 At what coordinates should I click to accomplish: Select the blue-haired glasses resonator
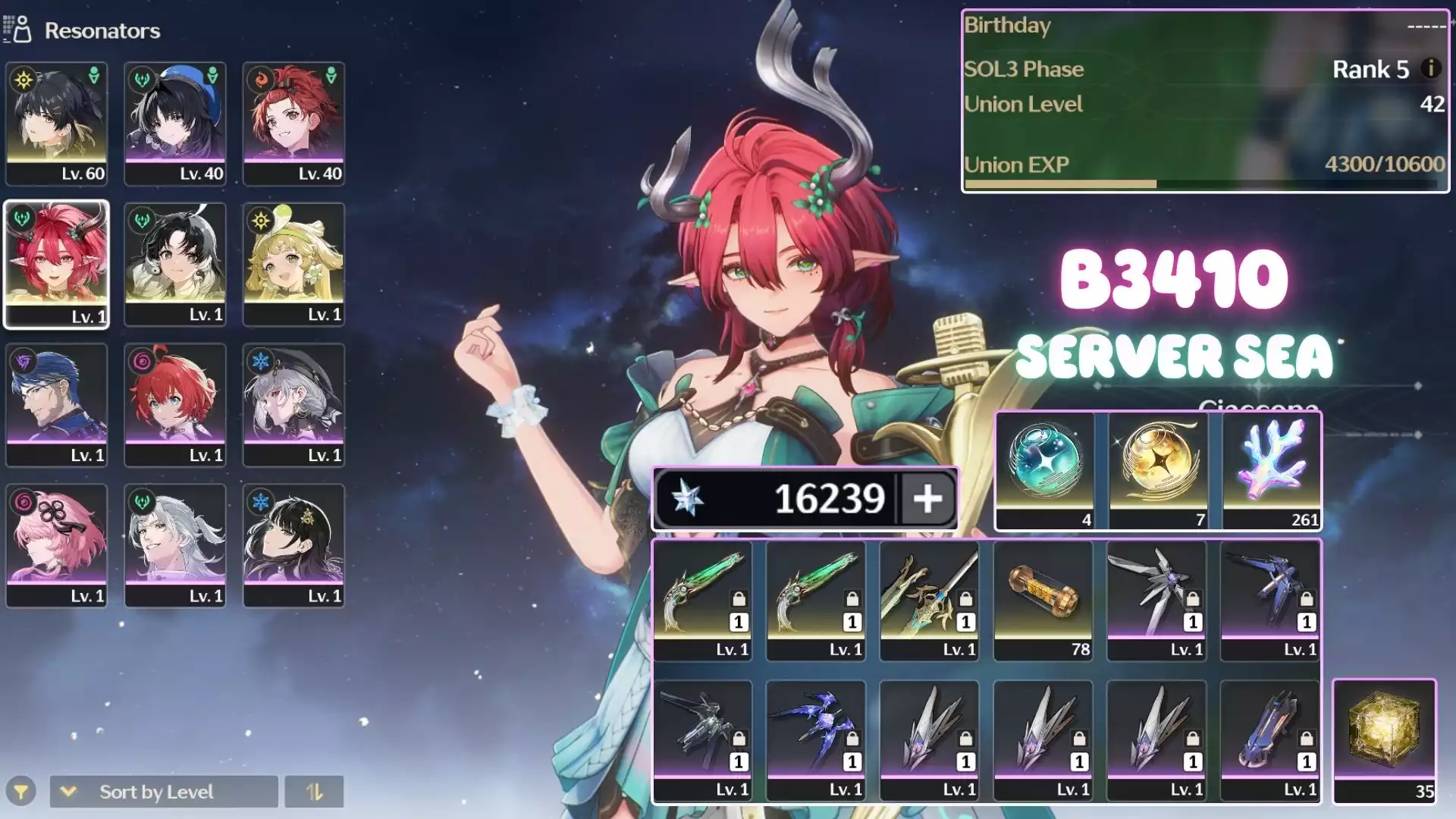click(56, 404)
